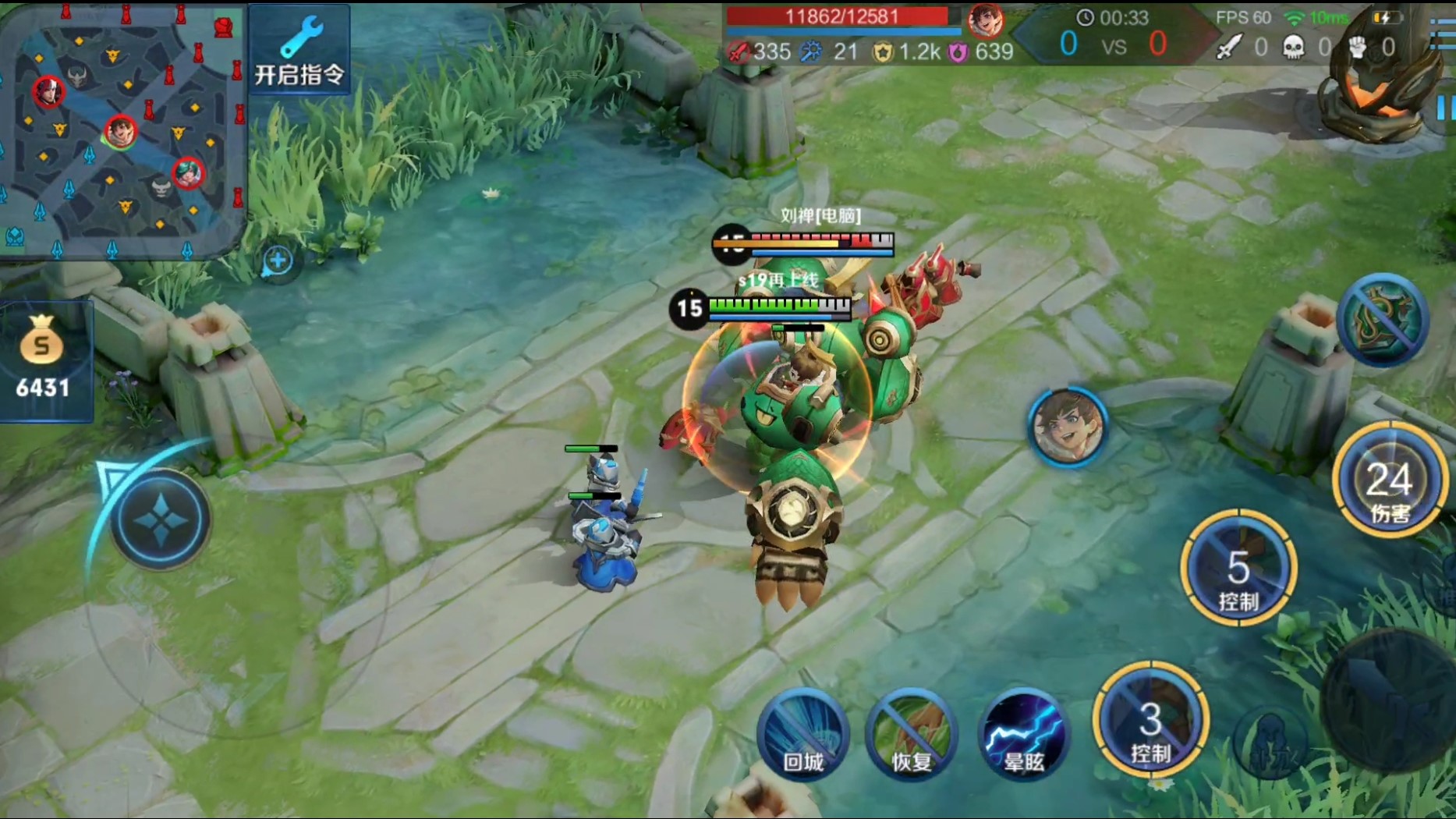Select the hero avatar beside the health bar

pyautogui.click(x=985, y=20)
